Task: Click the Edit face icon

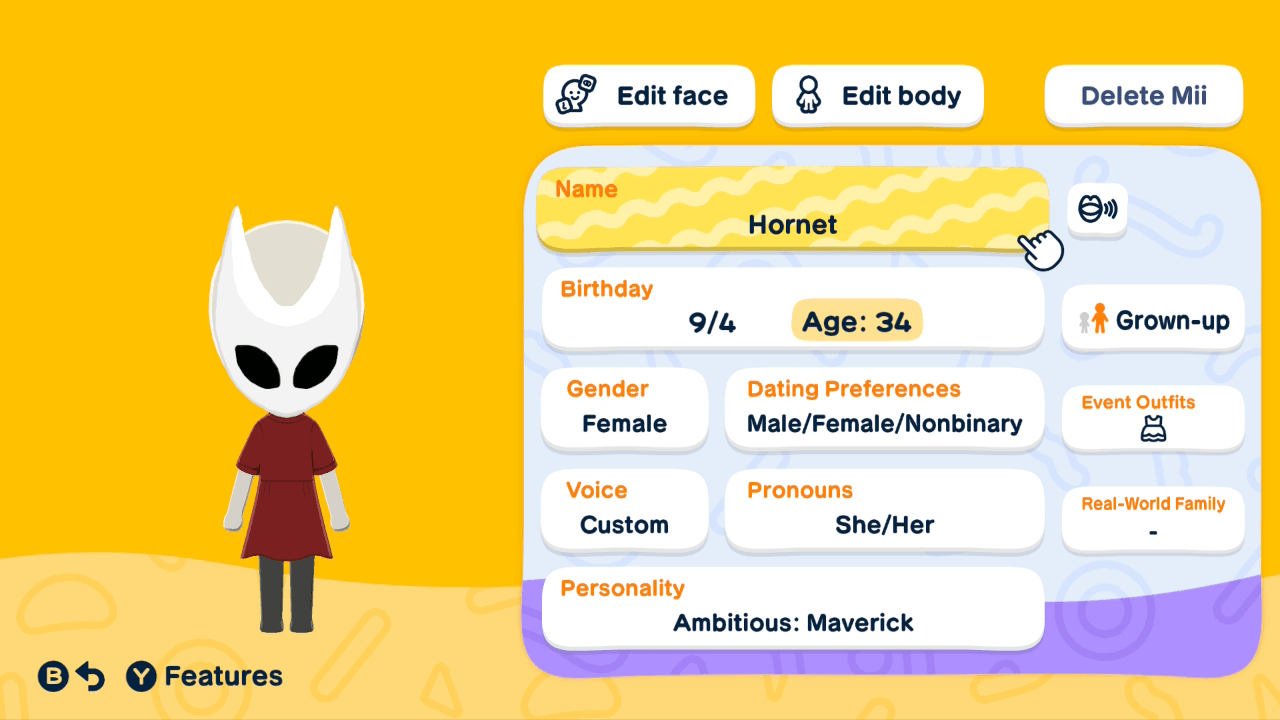Action: (572, 95)
